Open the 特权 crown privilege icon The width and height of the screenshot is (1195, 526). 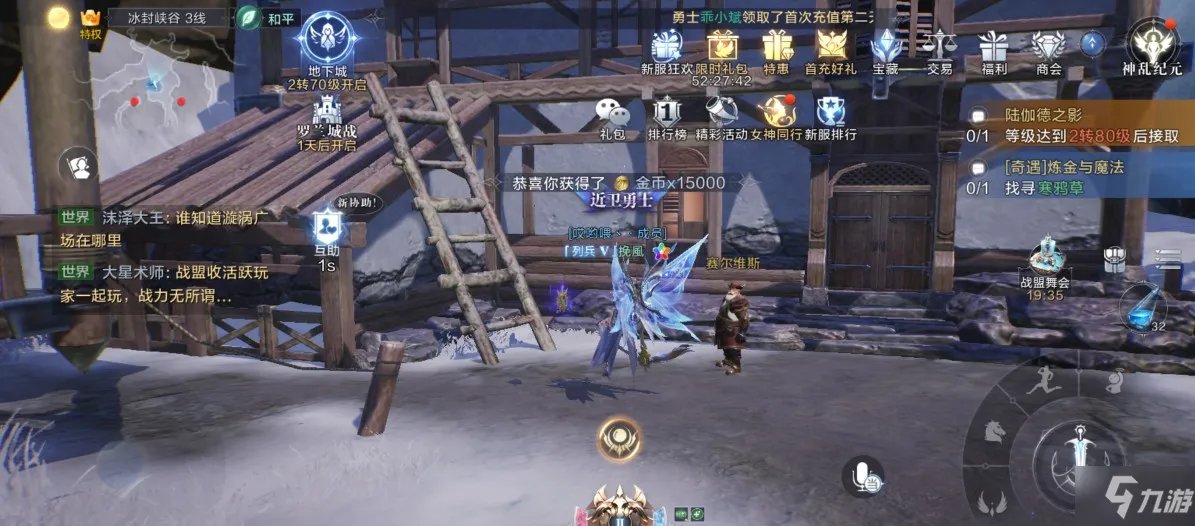point(91,20)
